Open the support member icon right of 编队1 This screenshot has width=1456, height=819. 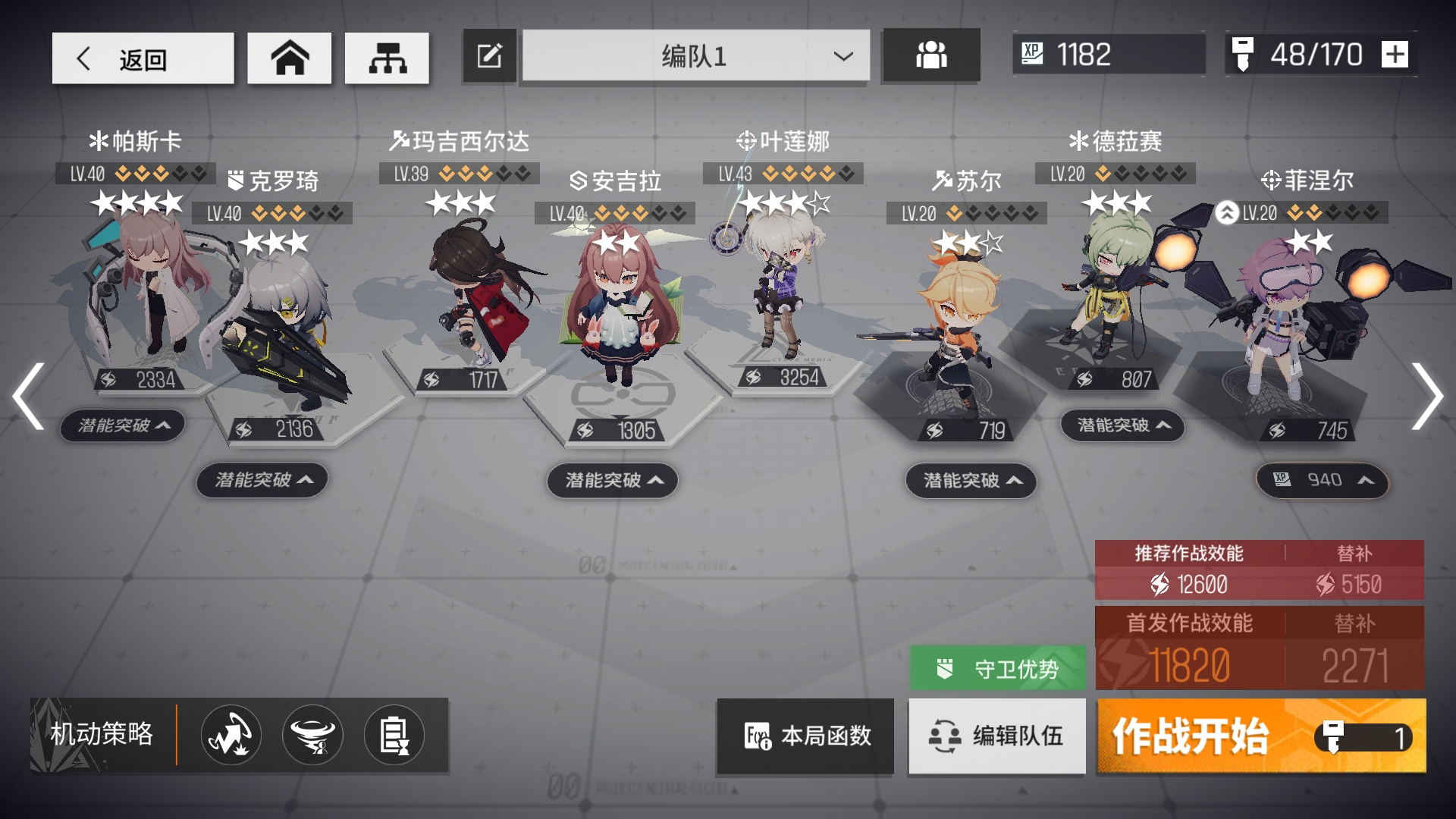click(930, 55)
